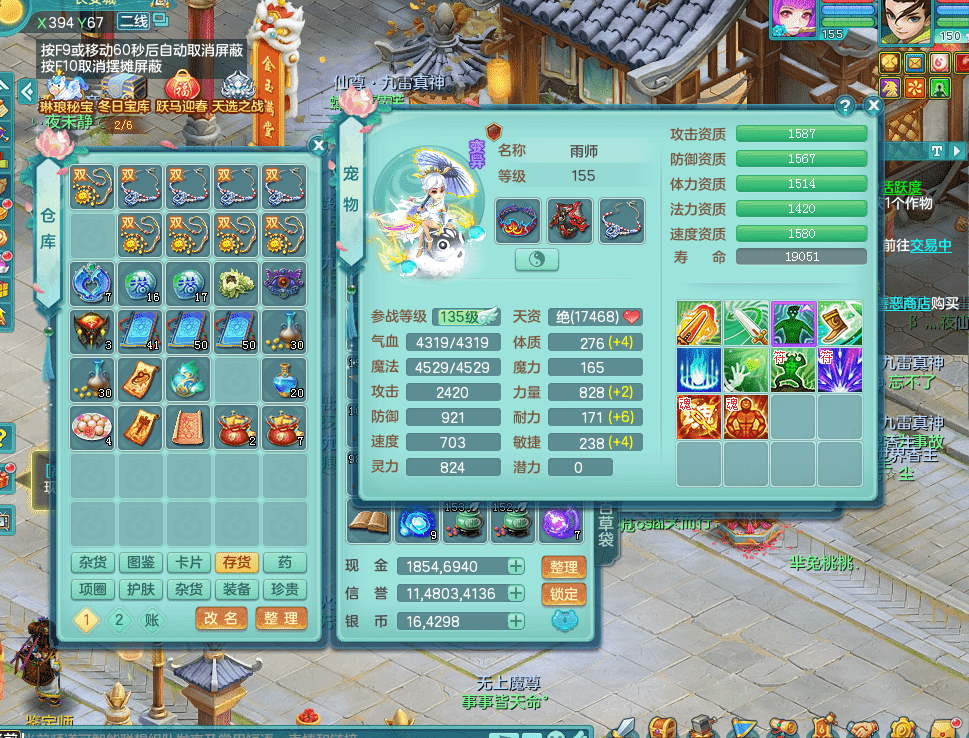Close the pet (宠物) info panel
Screen dimensions: 969x738
coord(873,105)
